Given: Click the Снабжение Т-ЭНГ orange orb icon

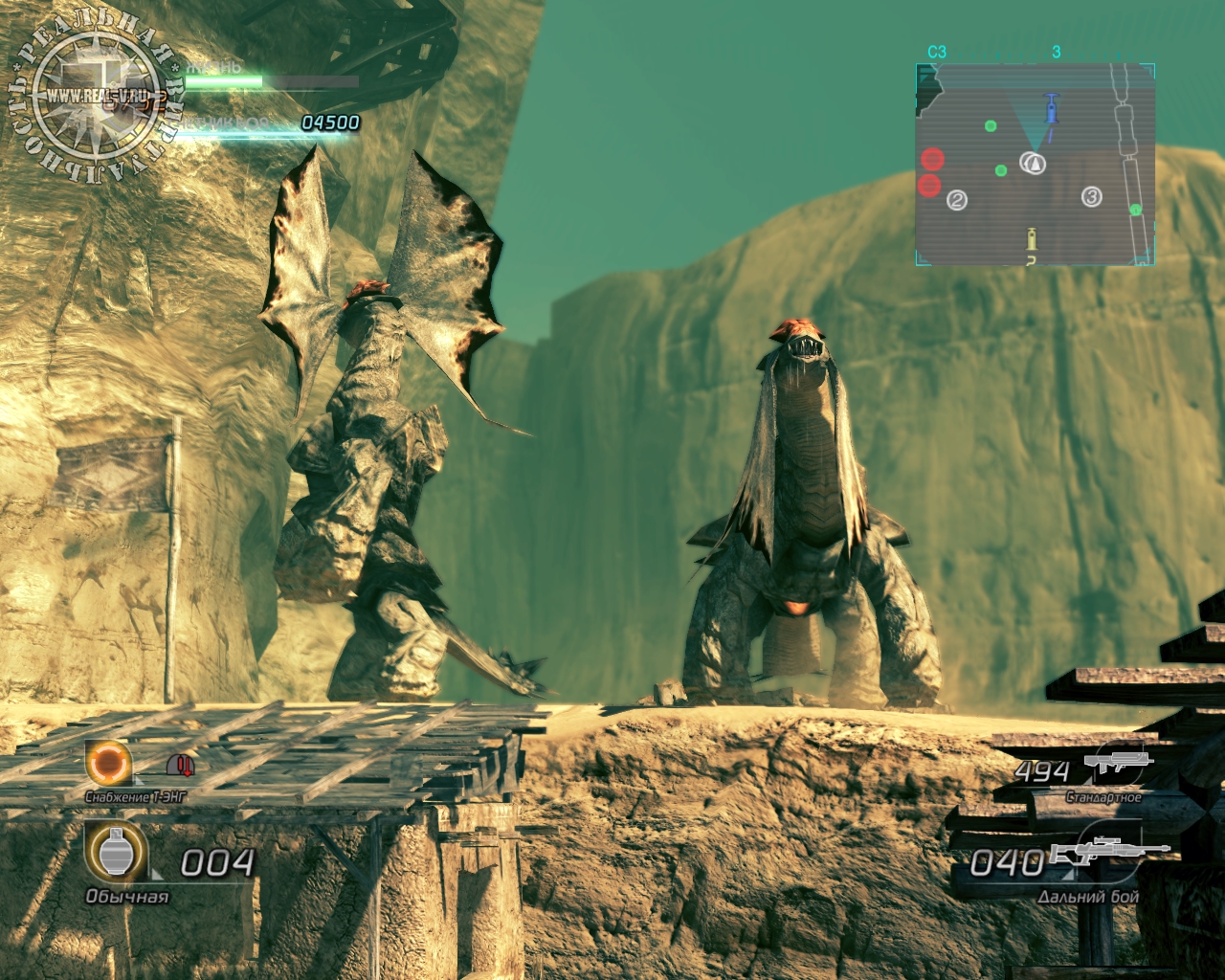Looking at the screenshot, I should click(x=109, y=763).
